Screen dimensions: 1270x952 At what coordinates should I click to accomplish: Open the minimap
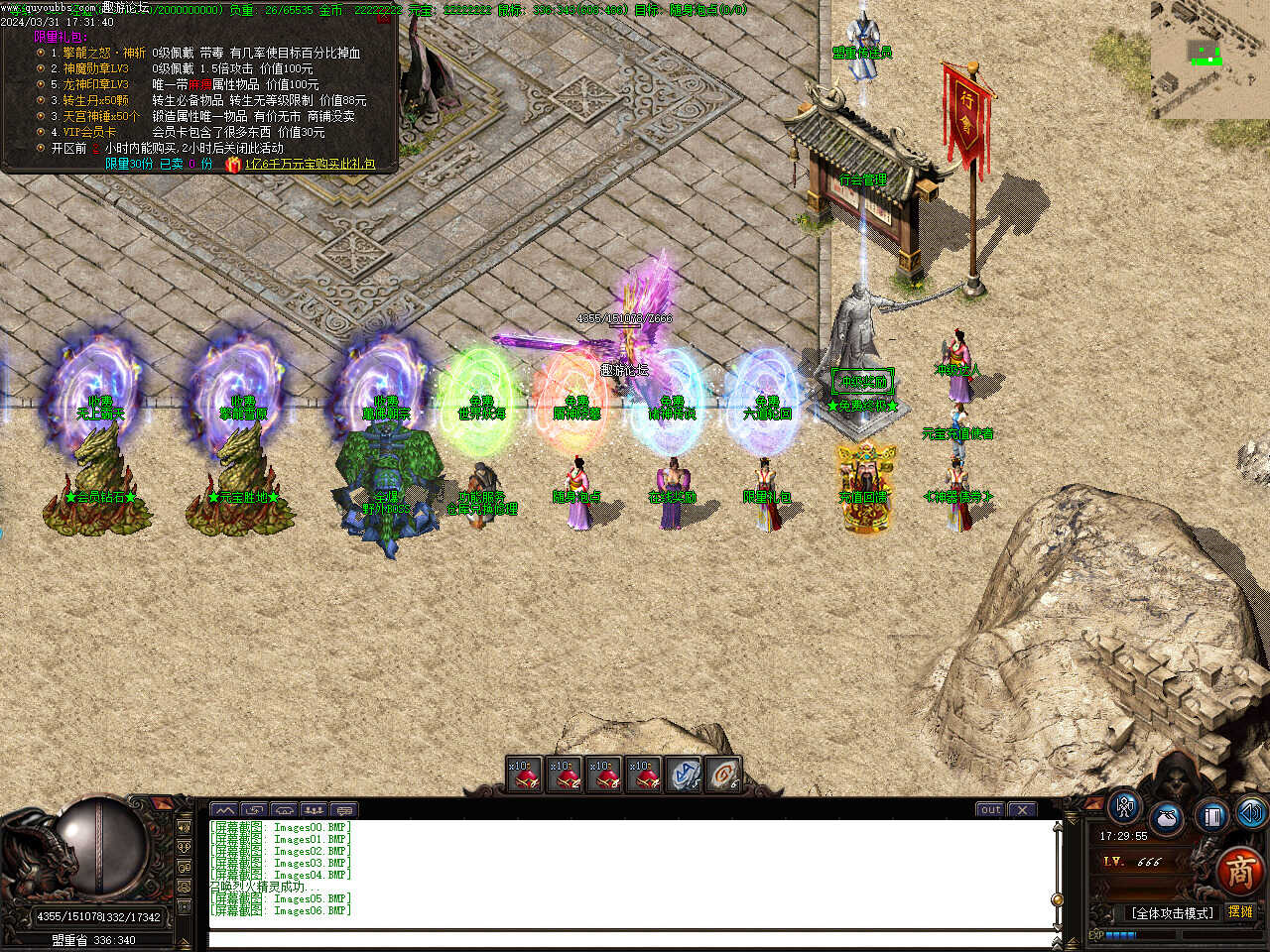(1209, 59)
